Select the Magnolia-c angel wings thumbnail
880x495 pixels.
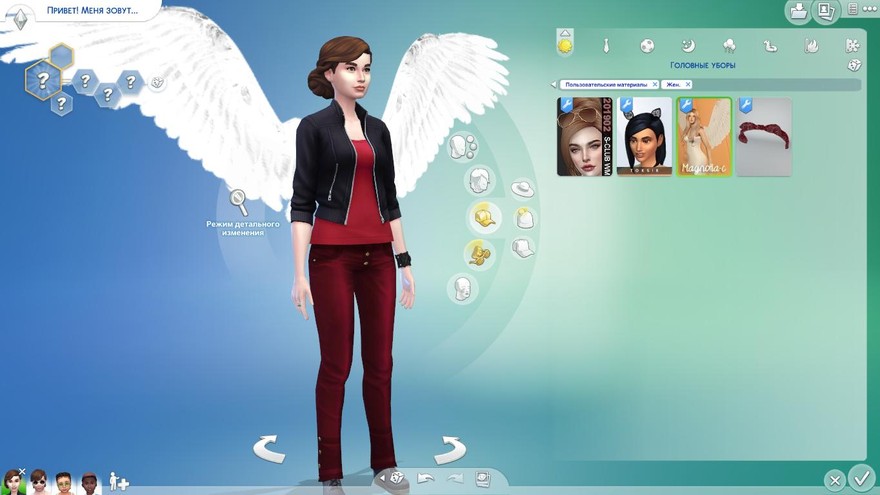point(704,137)
